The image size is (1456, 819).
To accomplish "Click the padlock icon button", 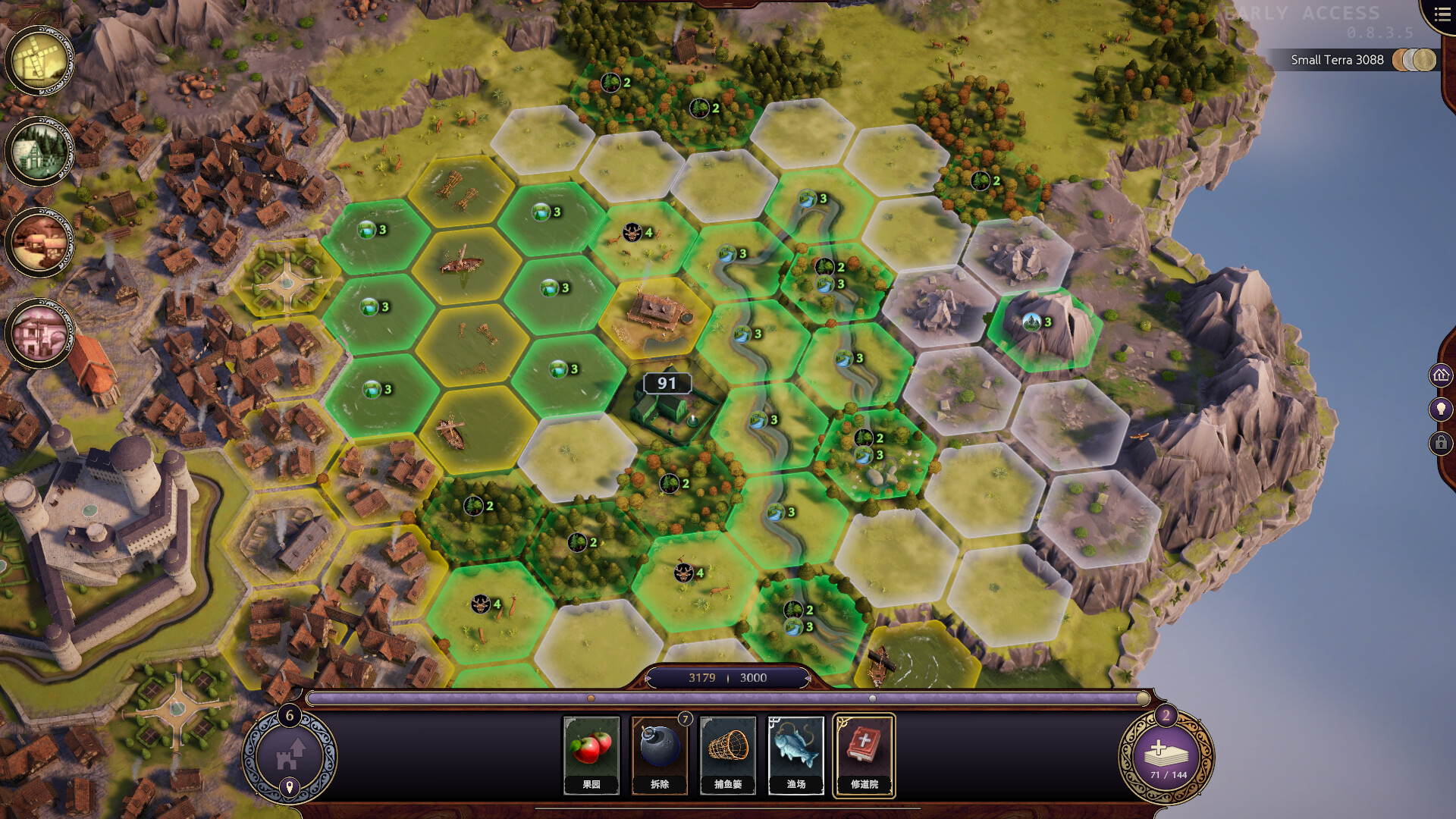I will [1441, 443].
